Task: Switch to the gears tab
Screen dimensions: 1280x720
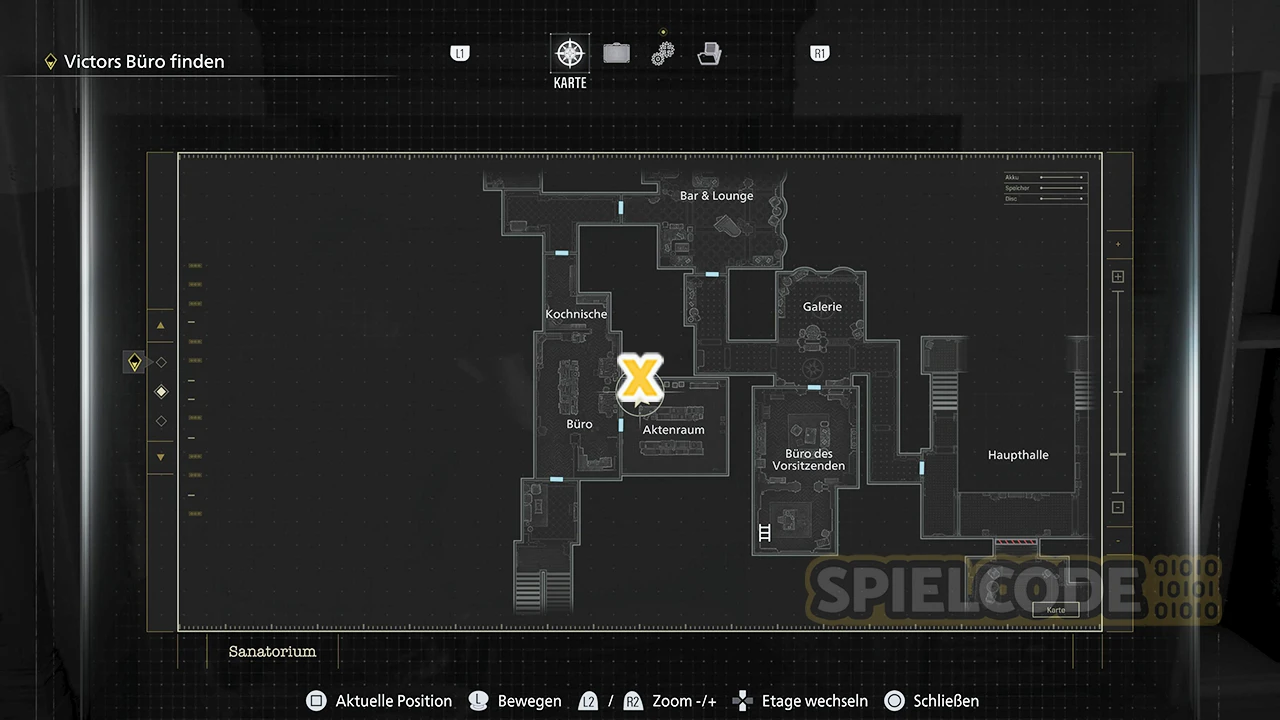Action: click(662, 54)
